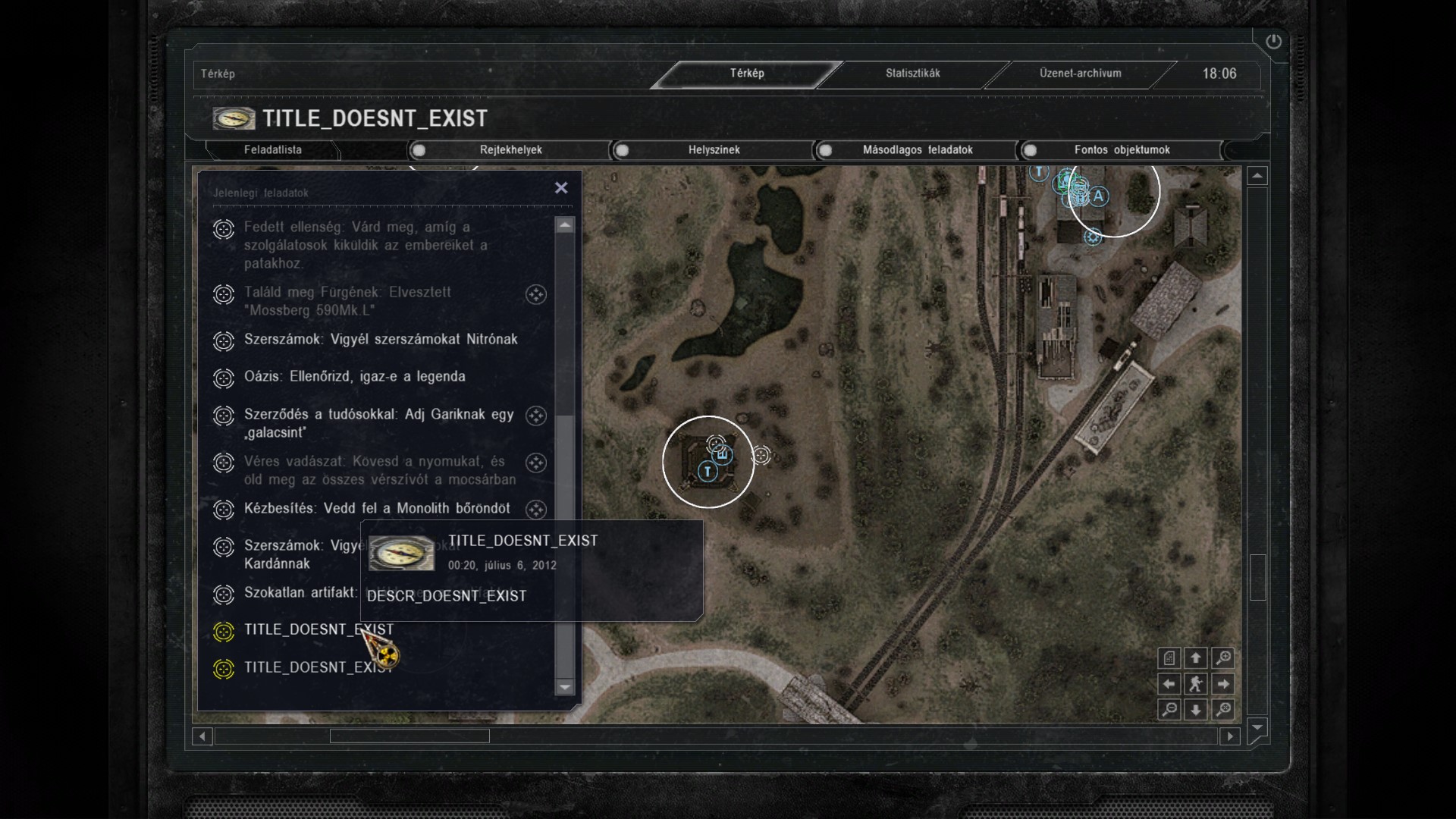Select the Szerszámok Nitrónak task
Image resolution: width=1456 pixels, height=819 pixels.
point(380,340)
